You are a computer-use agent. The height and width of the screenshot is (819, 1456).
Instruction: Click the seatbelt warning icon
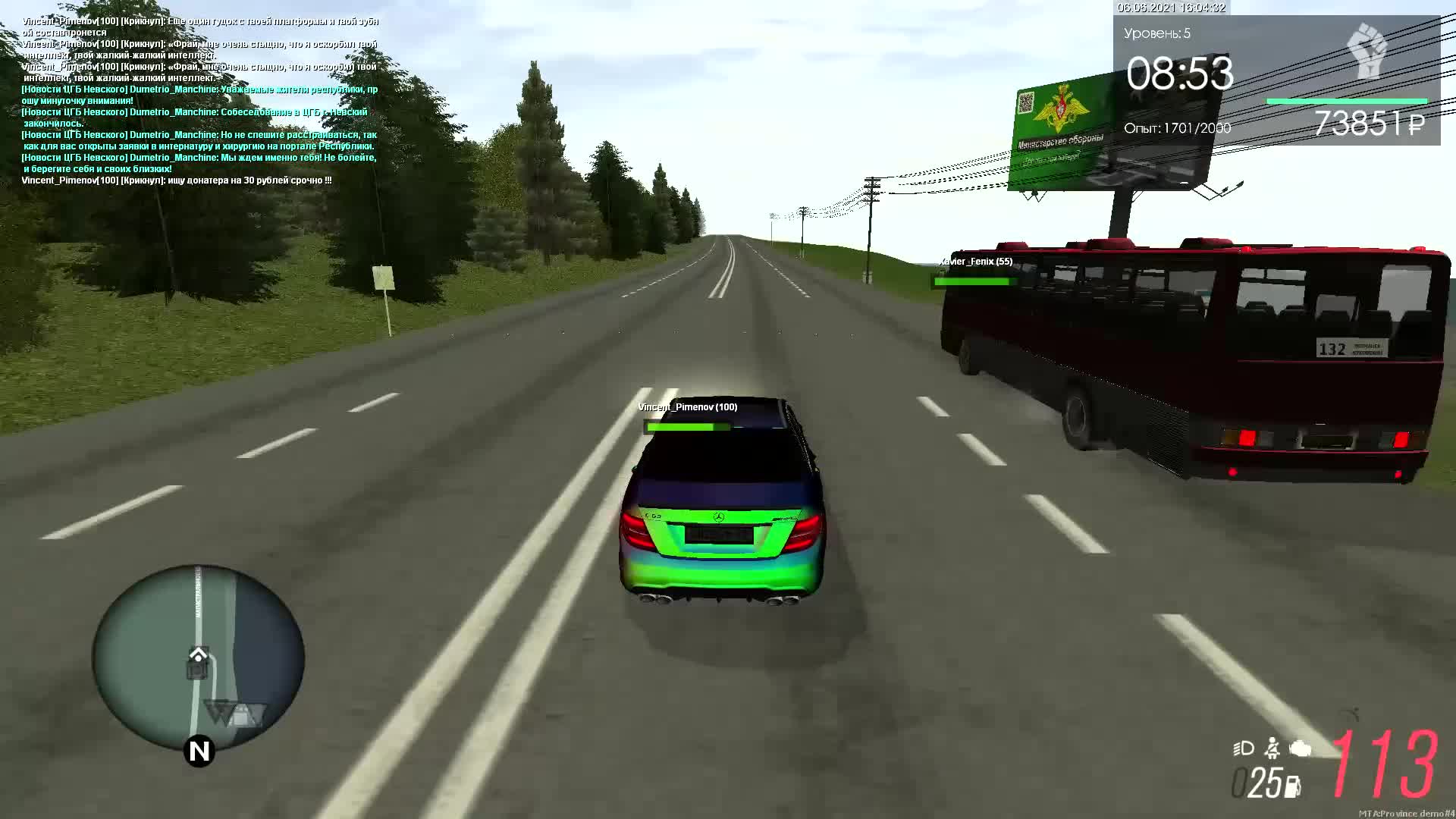click(x=1272, y=749)
